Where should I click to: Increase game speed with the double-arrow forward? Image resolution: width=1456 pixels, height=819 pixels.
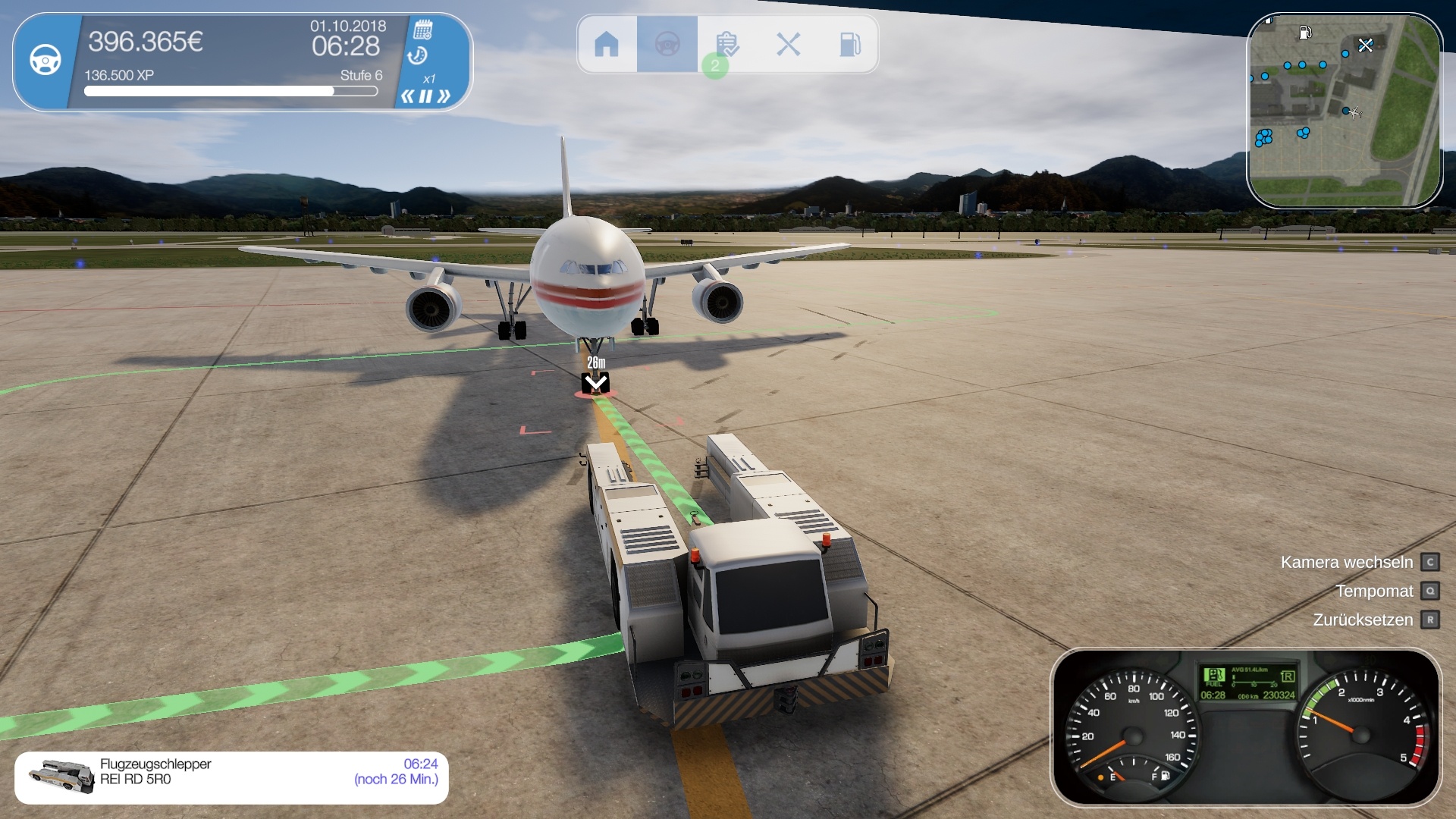[x=445, y=96]
